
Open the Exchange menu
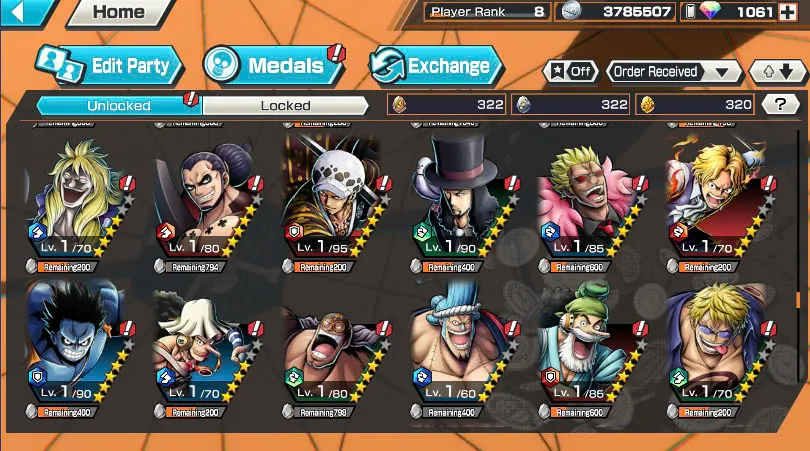[433, 66]
